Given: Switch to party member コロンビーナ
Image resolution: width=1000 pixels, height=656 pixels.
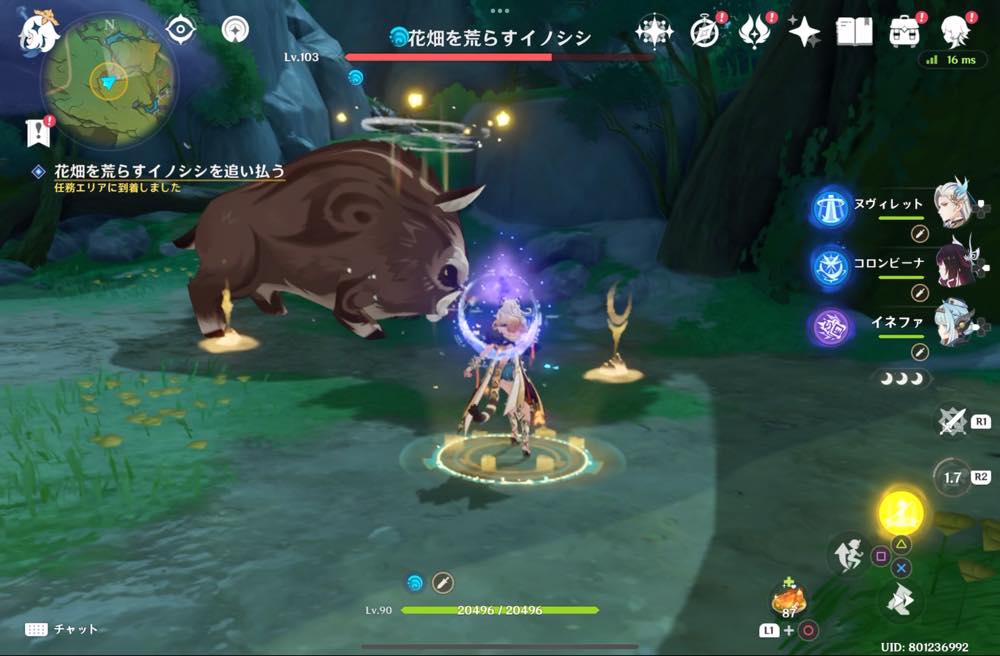Looking at the screenshot, I should [952, 265].
